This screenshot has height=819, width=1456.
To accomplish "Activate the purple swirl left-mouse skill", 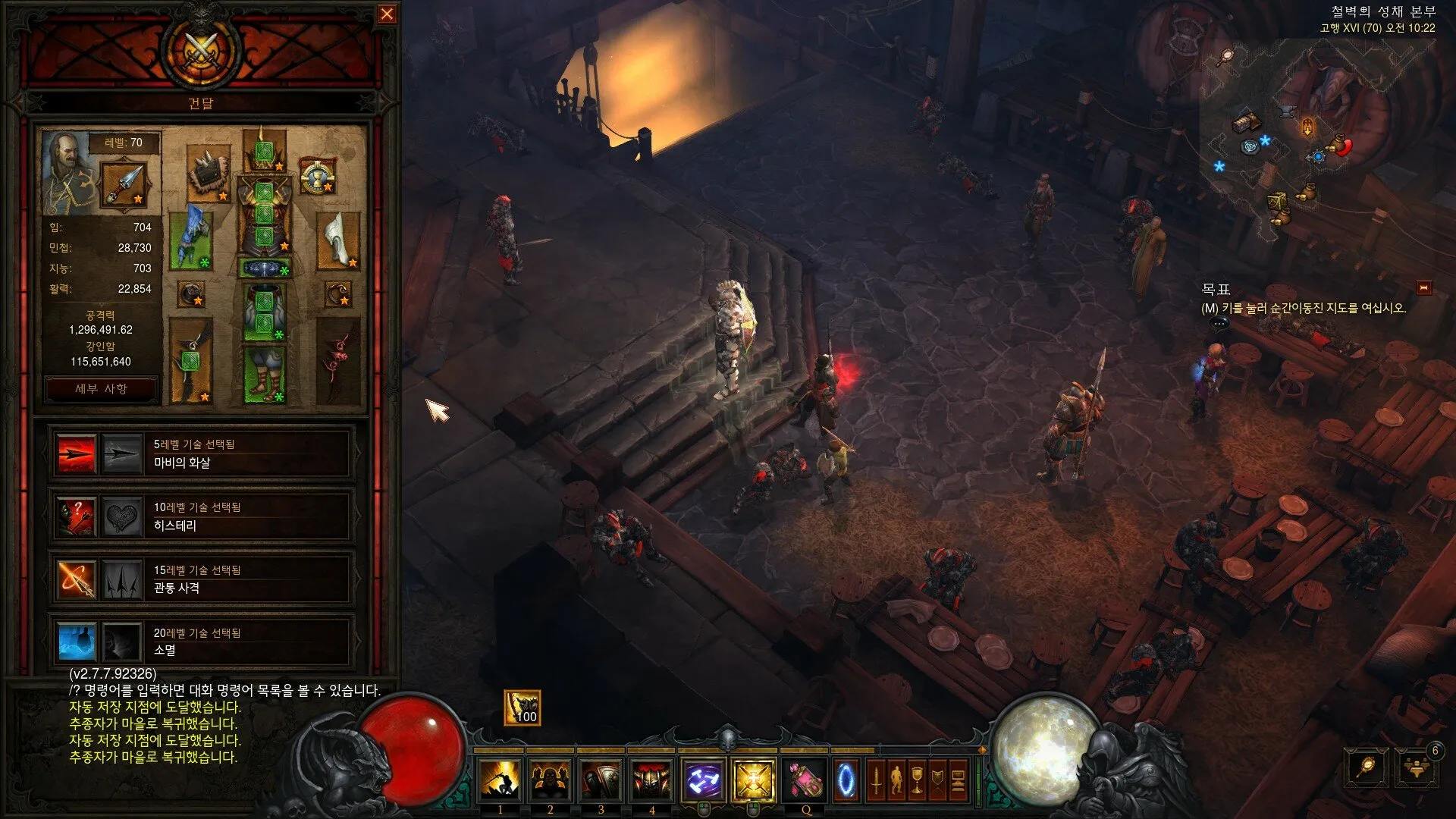I will (703, 780).
